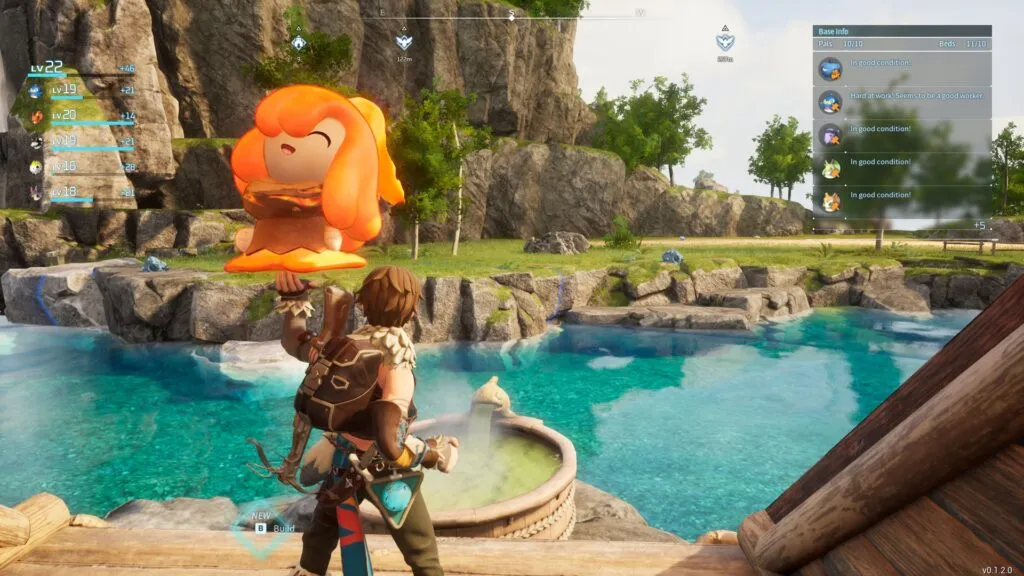
Task: Select the orange fox pal at level 20
Action: [36, 116]
